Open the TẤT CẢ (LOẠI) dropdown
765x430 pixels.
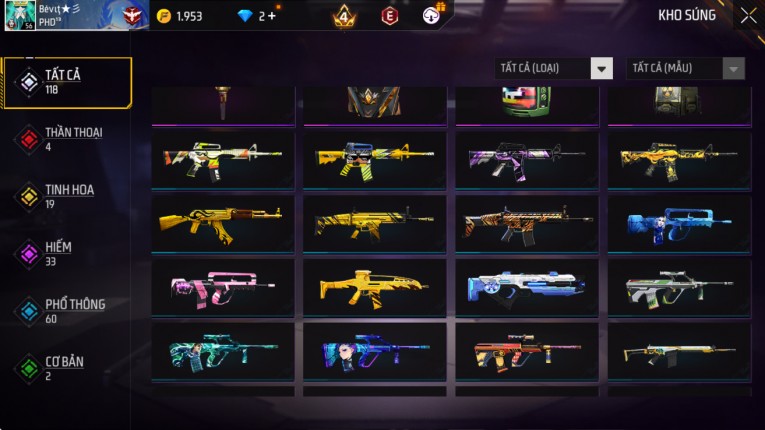(x=554, y=68)
